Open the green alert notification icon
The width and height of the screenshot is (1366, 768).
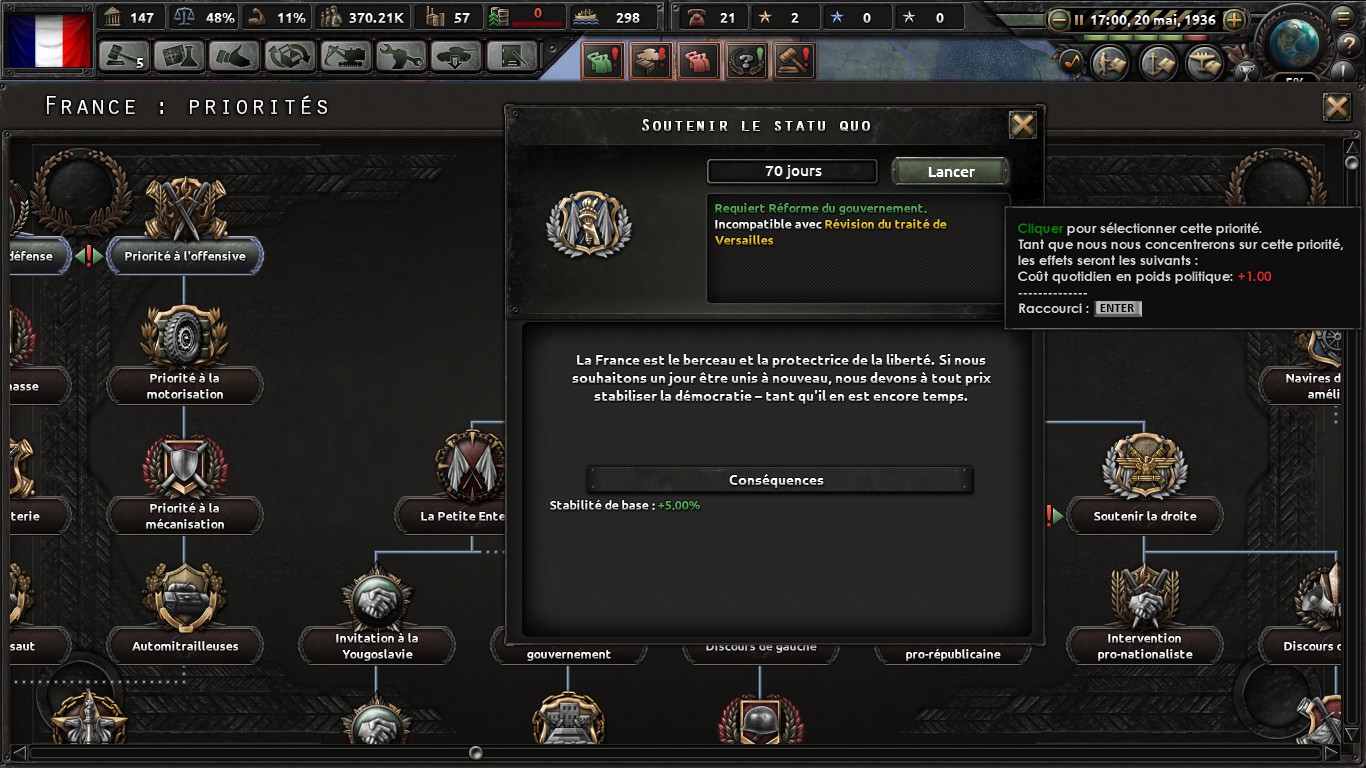[x=601, y=61]
